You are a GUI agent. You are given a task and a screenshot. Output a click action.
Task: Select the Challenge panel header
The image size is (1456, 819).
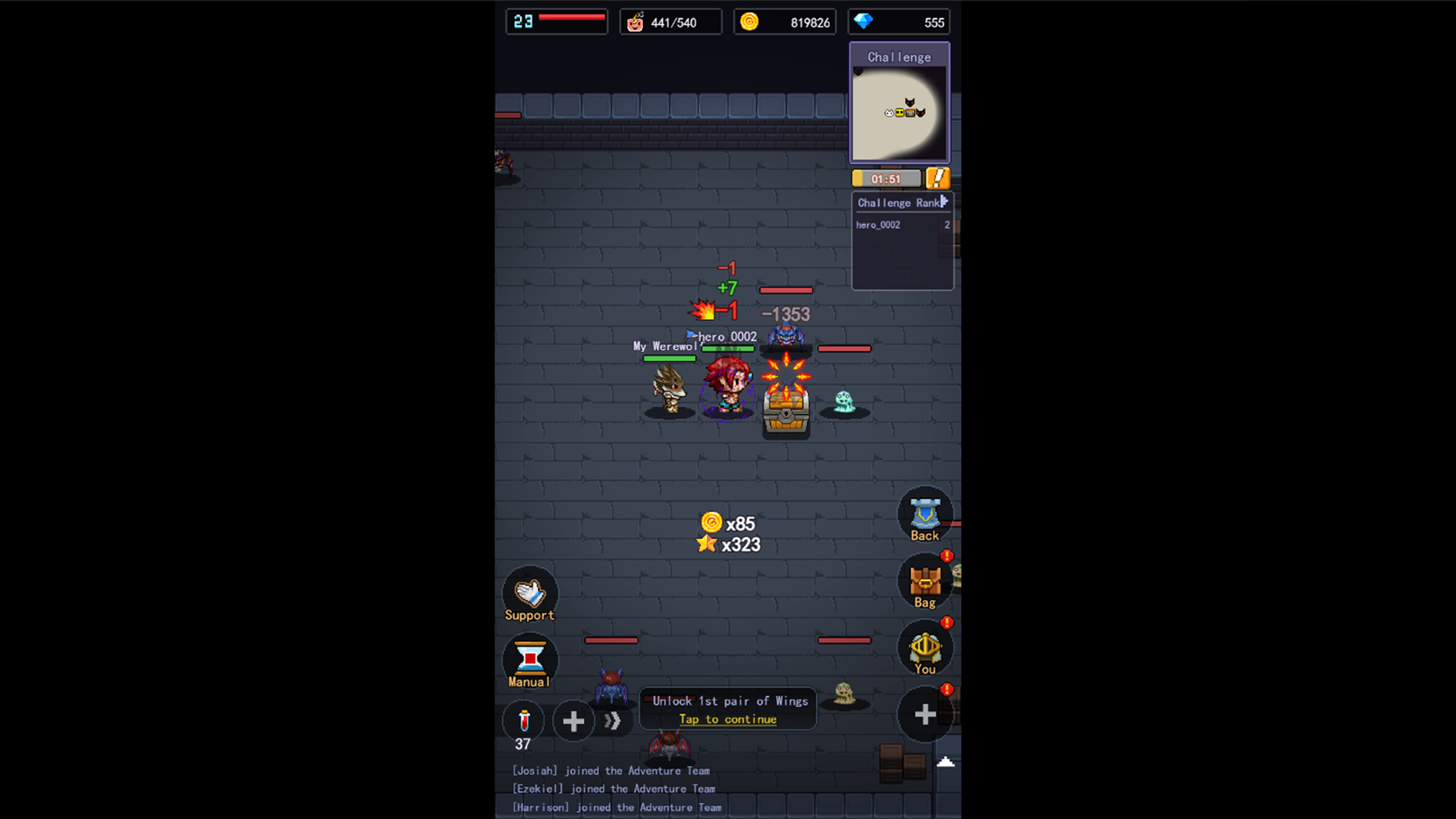click(899, 57)
